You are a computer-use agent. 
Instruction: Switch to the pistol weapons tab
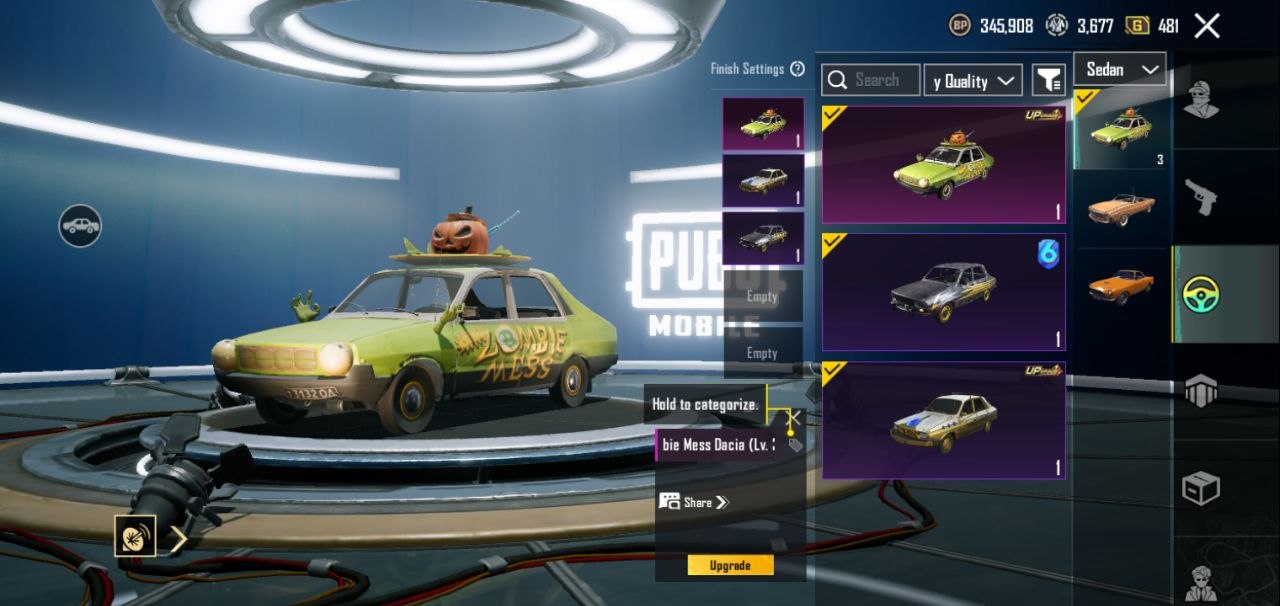[1201, 196]
